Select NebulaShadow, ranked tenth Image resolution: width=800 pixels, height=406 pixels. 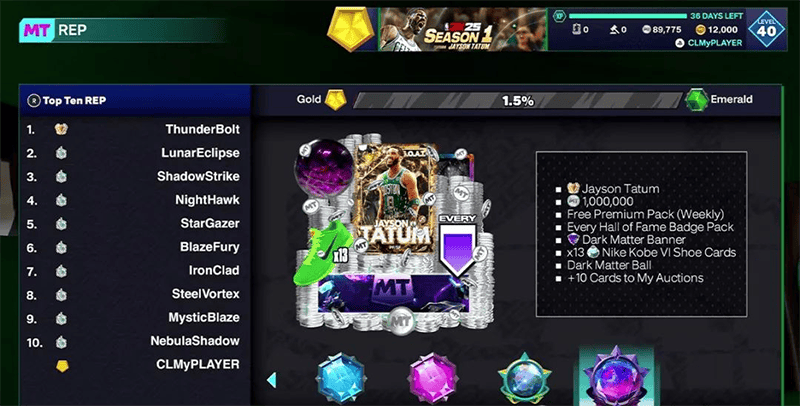coord(135,341)
